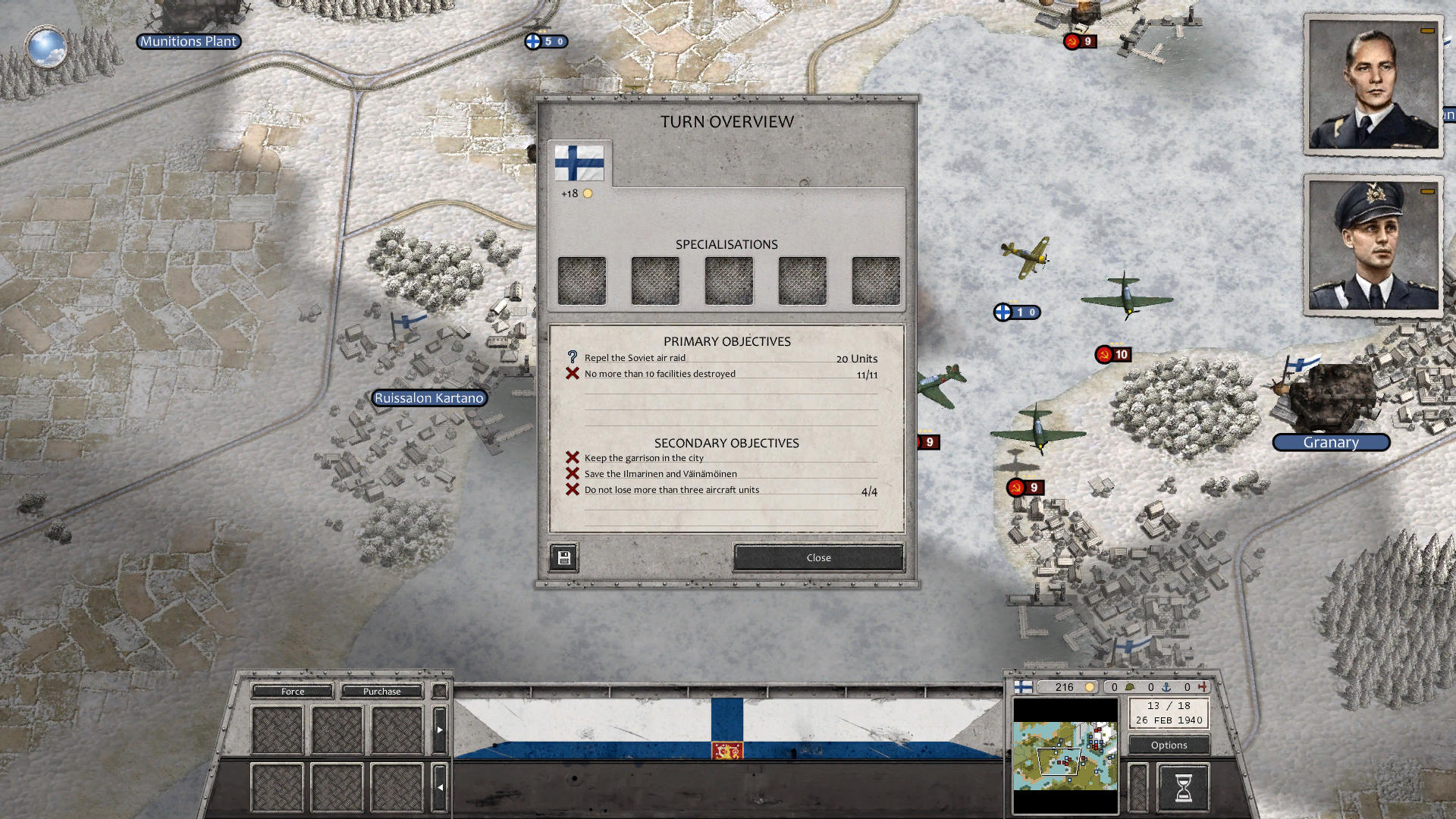Click the red X beside 'Keep the garrison in the city'
The height and width of the screenshot is (819, 1456).
(x=572, y=457)
